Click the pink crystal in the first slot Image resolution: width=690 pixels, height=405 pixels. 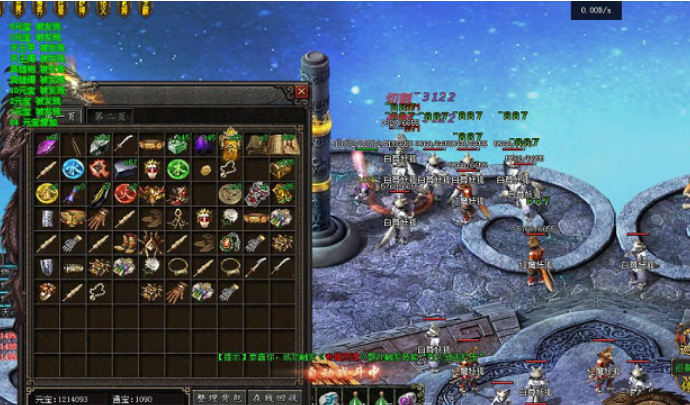click(x=47, y=145)
